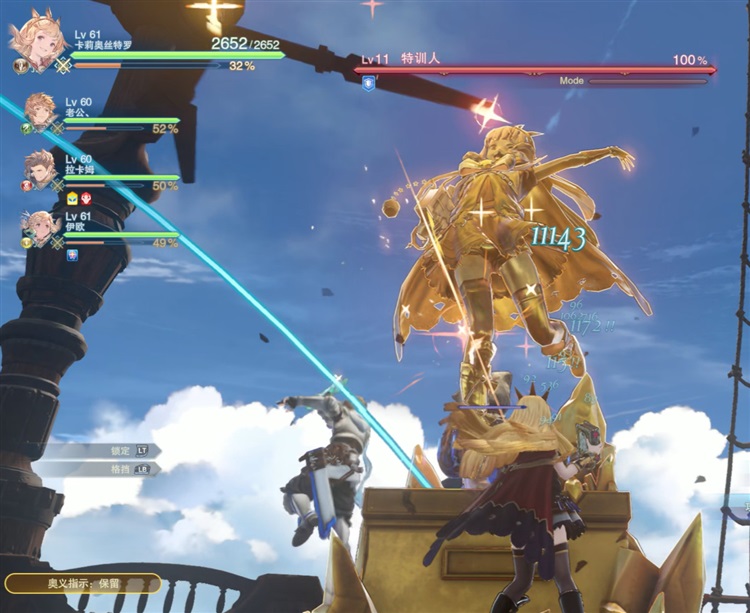
Task: Toggle the 奥义指示：保留 instruction button
Action: pos(82,583)
